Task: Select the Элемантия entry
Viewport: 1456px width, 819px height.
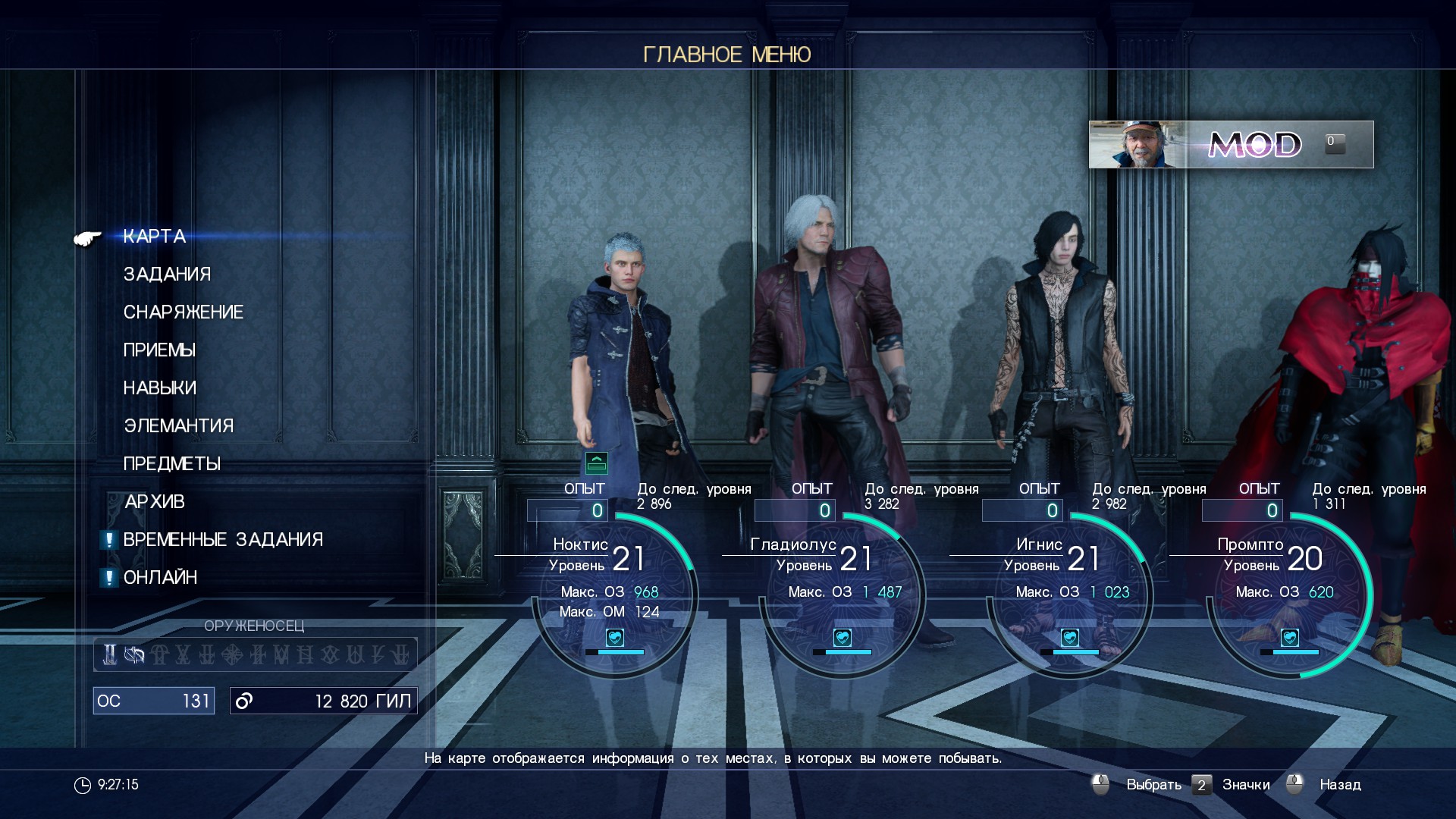Action: 179,426
